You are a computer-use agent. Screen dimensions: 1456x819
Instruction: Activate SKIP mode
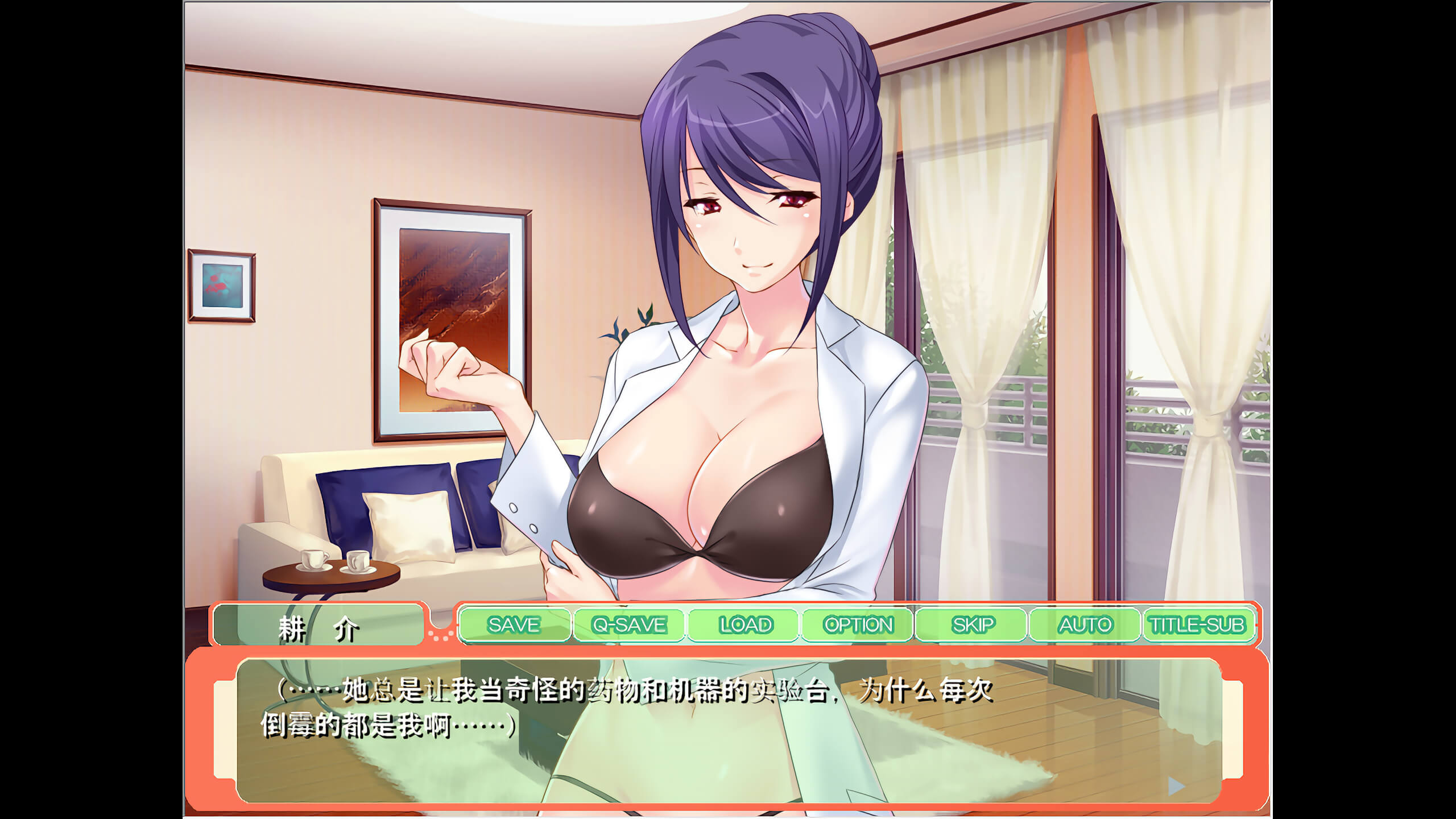coord(973,625)
